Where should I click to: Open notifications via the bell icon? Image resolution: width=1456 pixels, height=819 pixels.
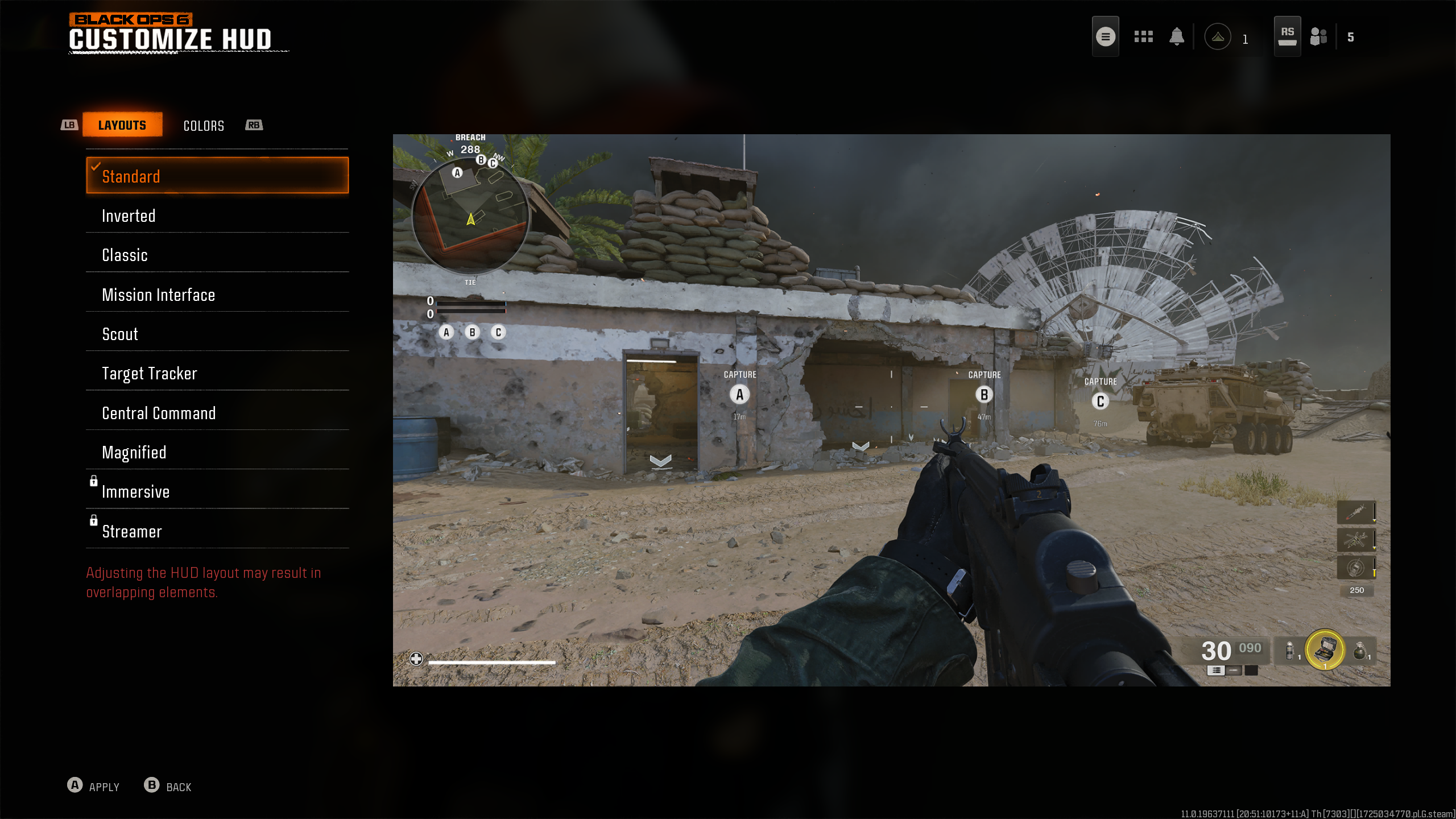click(x=1176, y=36)
